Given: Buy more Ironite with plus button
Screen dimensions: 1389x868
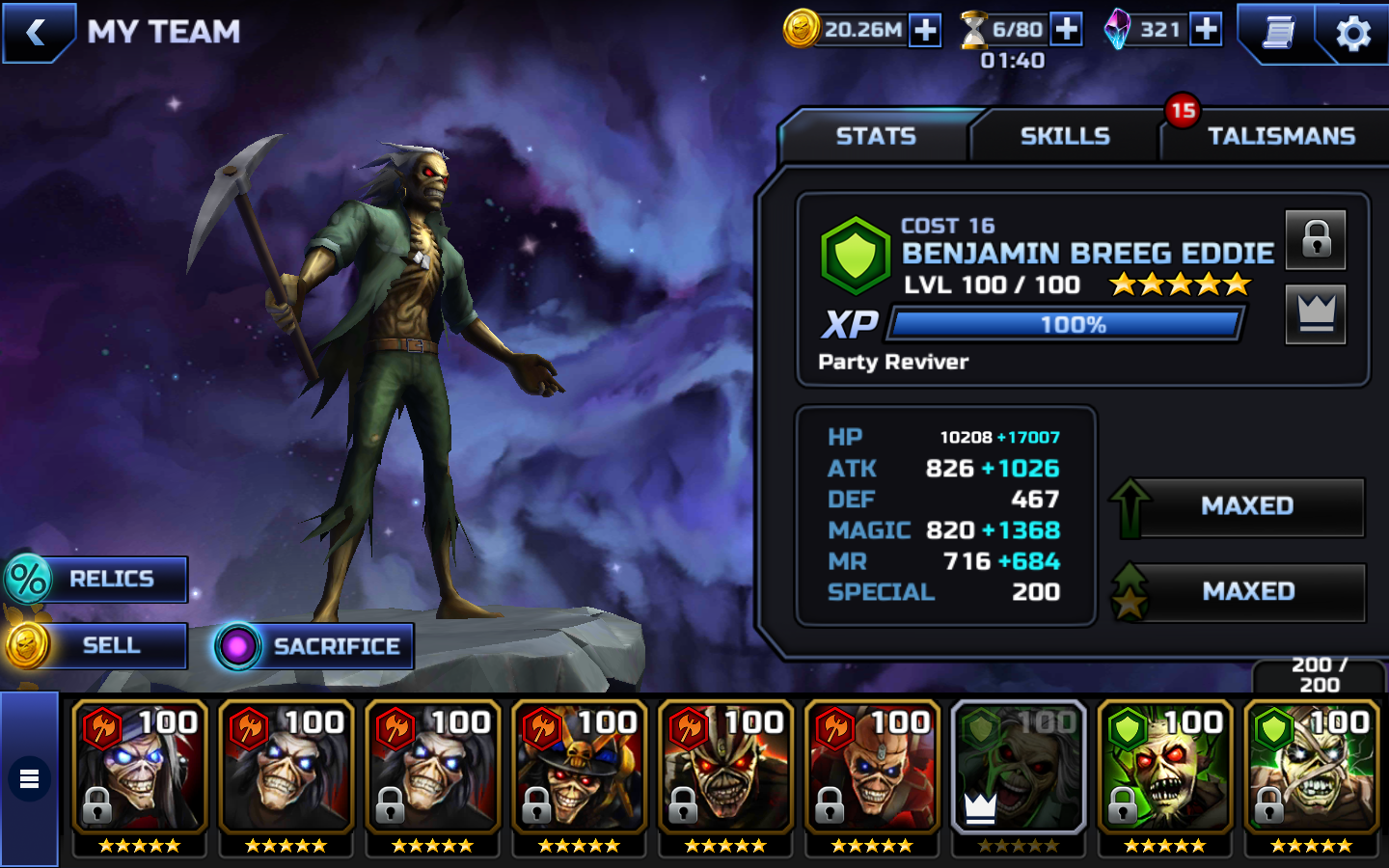Looking at the screenshot, I should coord(1206,29).
